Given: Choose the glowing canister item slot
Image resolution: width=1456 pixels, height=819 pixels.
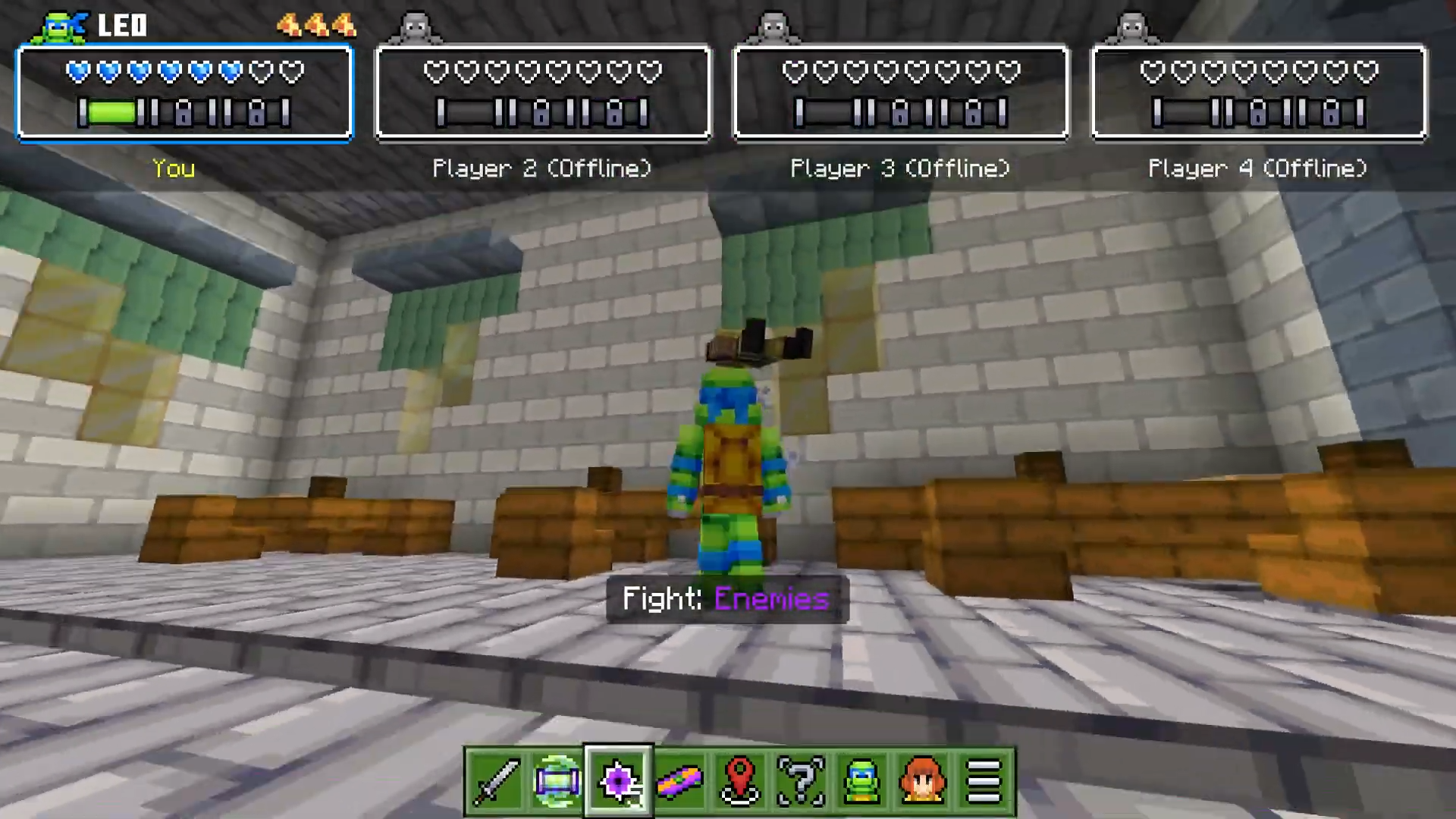Looking at the screenshot, I should coord(557,781).
